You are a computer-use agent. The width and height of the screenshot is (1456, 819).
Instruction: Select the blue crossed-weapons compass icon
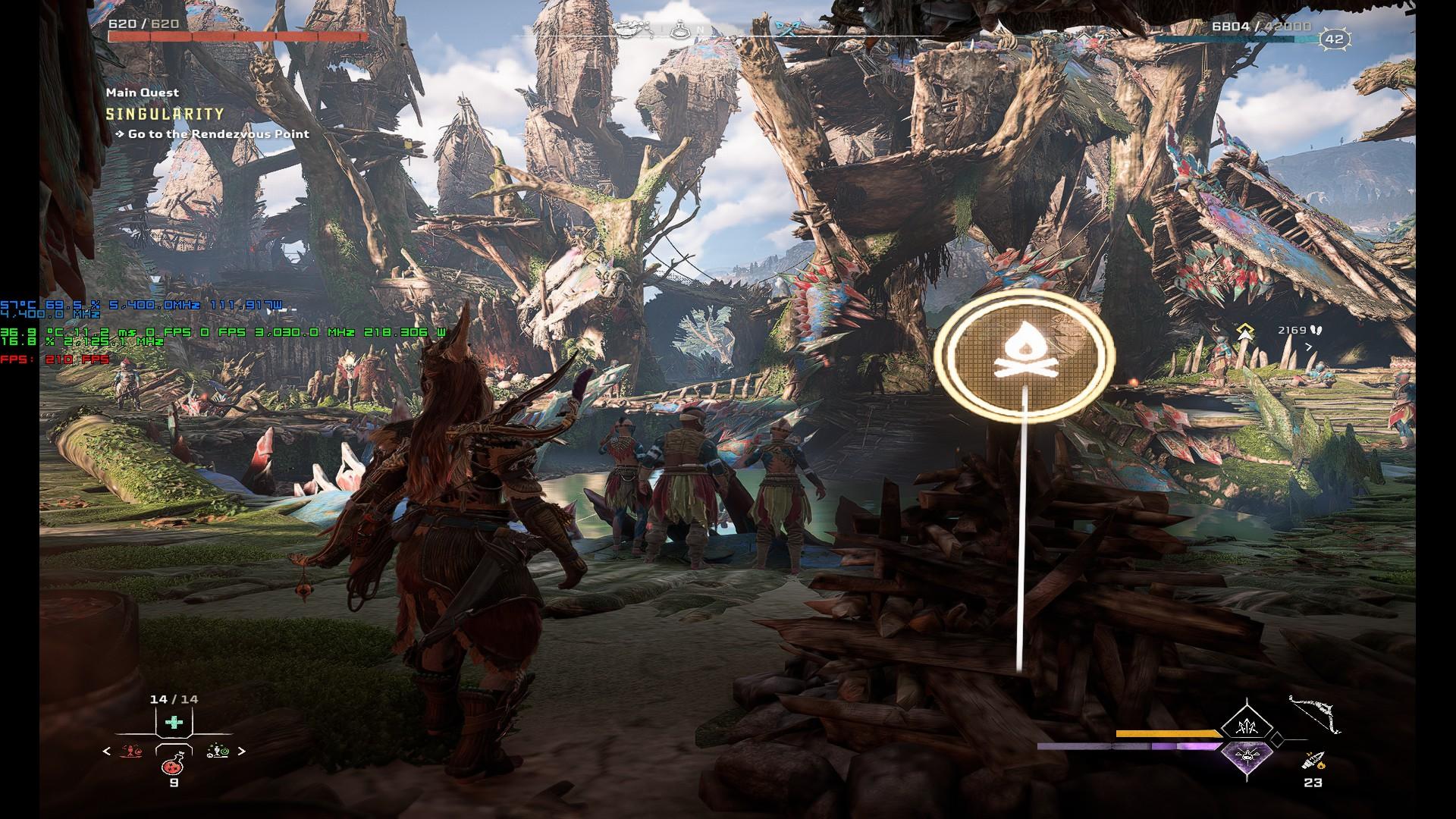784,29
